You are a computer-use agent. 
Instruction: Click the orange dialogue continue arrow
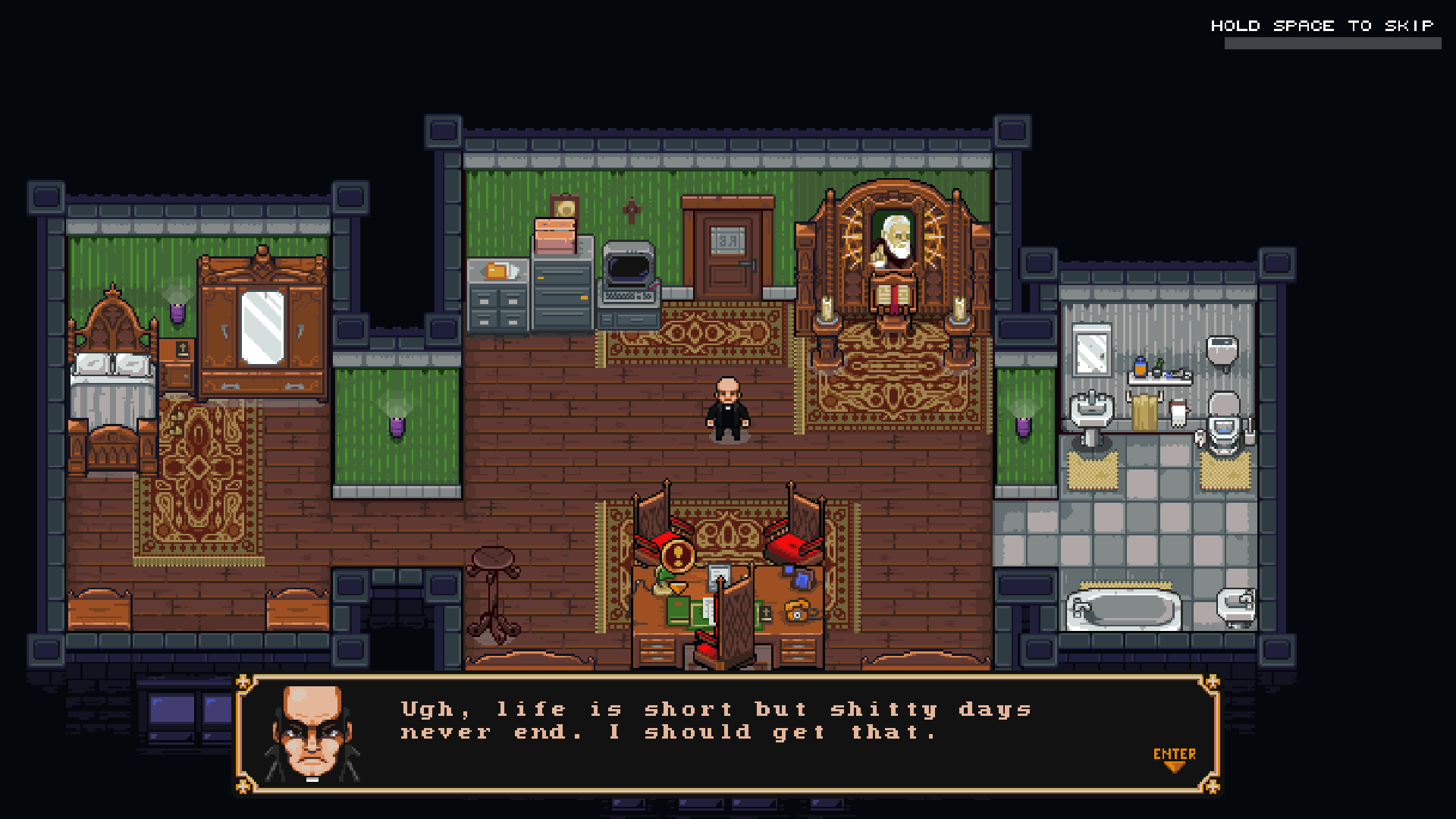1174,767
